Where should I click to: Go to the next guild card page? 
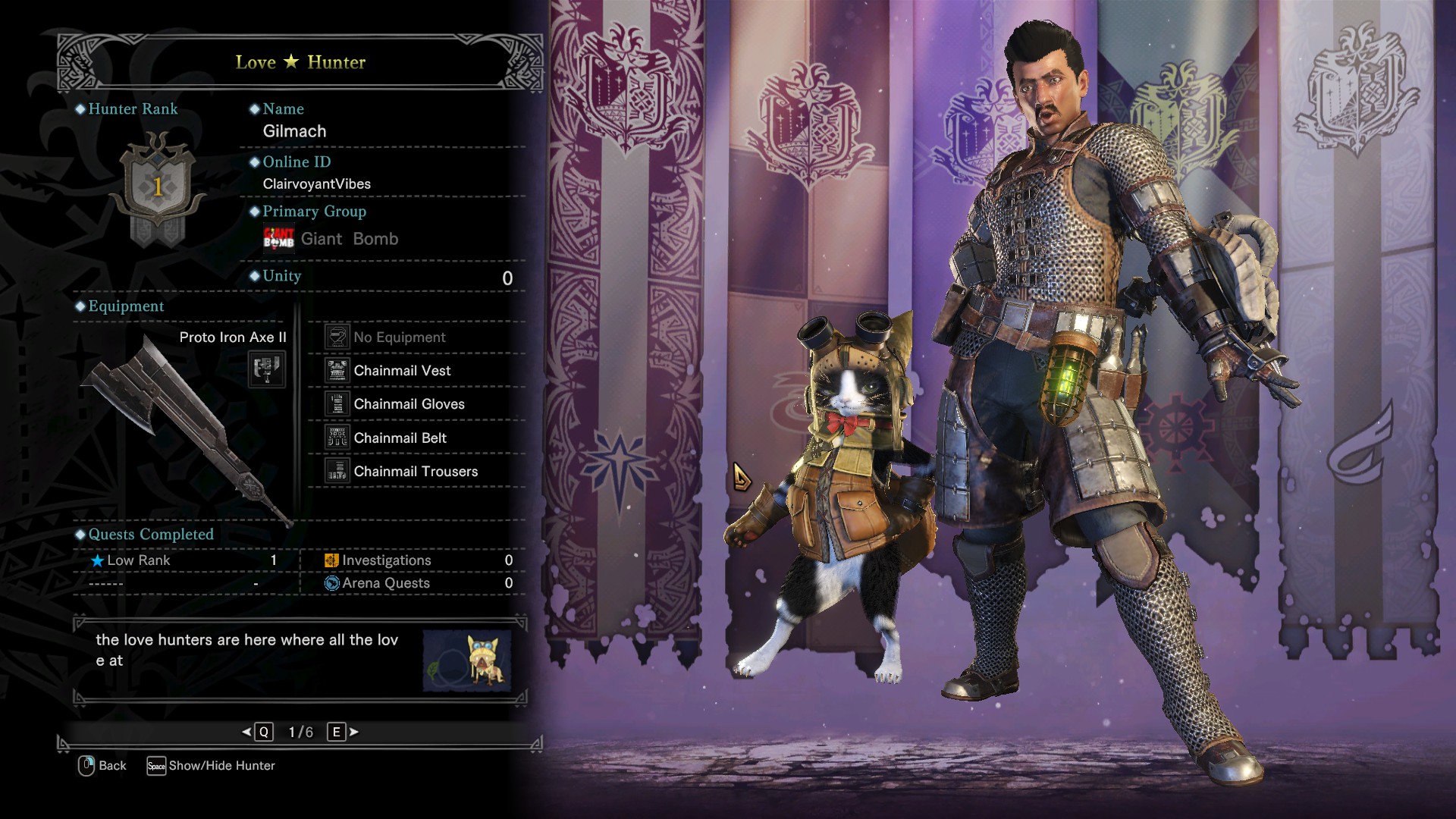click(x=342, y=732)
